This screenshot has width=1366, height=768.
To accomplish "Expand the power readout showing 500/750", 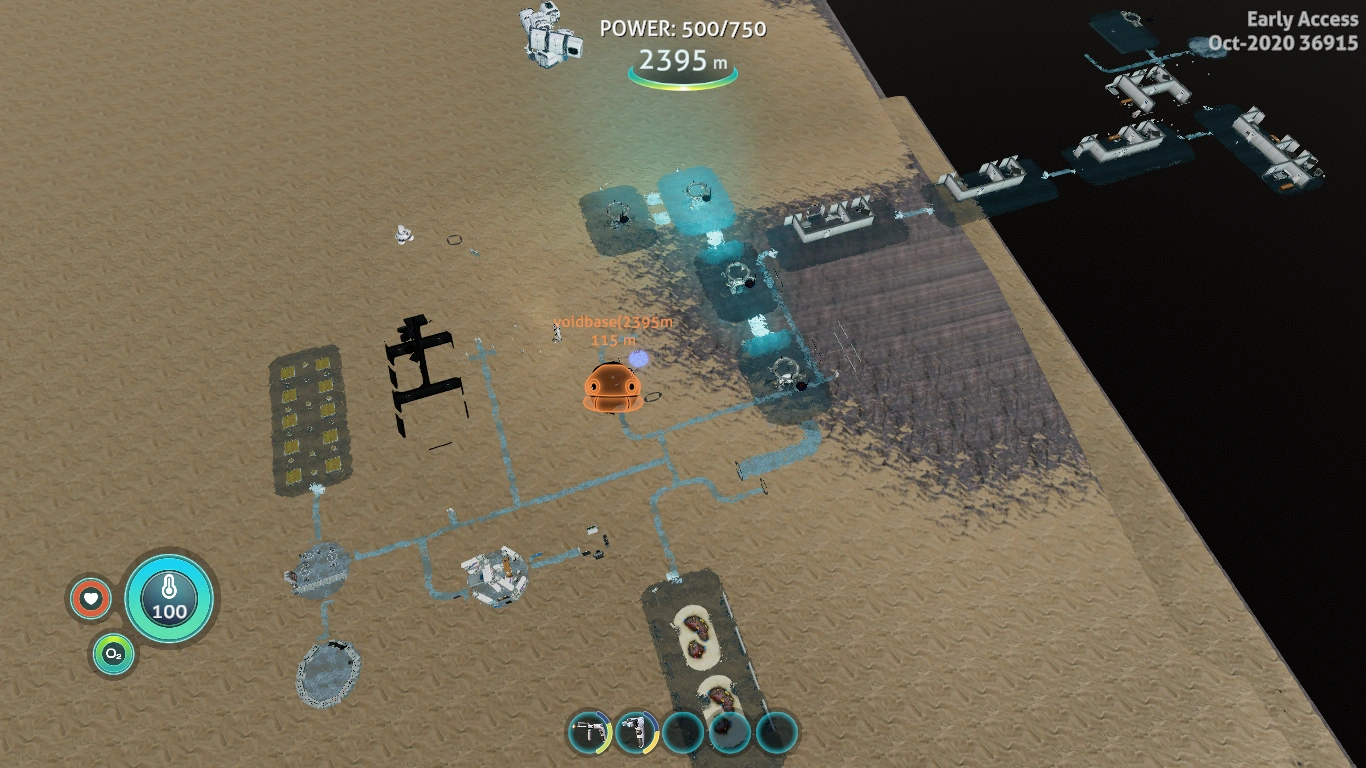I will pyautogui.click(x=683, y=29).
